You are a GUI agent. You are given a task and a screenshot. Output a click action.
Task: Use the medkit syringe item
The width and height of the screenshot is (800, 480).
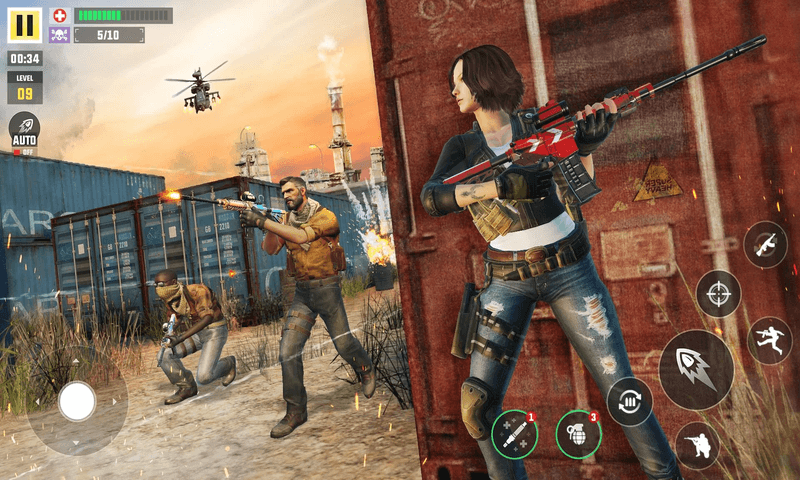(x=514, y=433)
